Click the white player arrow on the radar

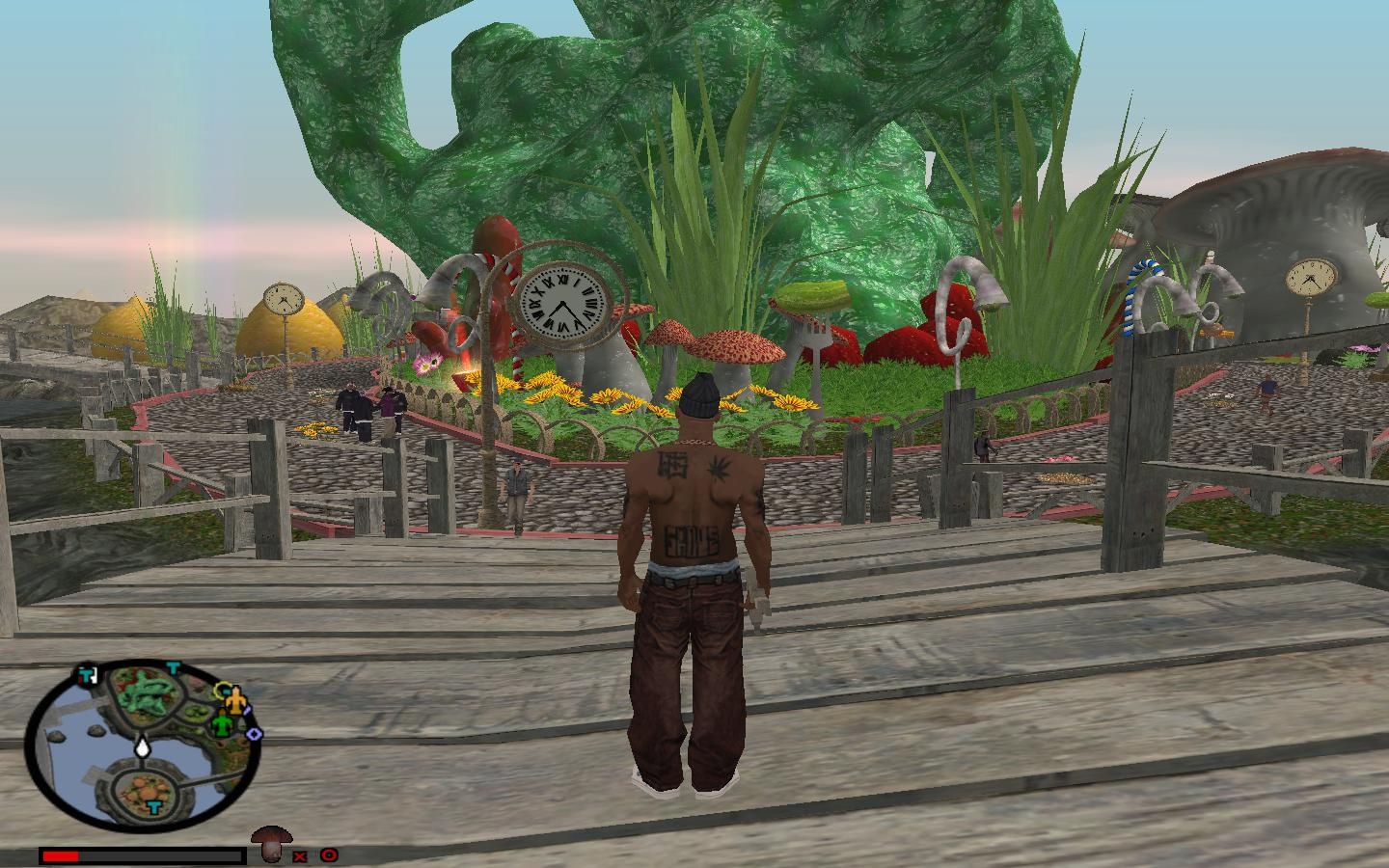coord(143,745)
